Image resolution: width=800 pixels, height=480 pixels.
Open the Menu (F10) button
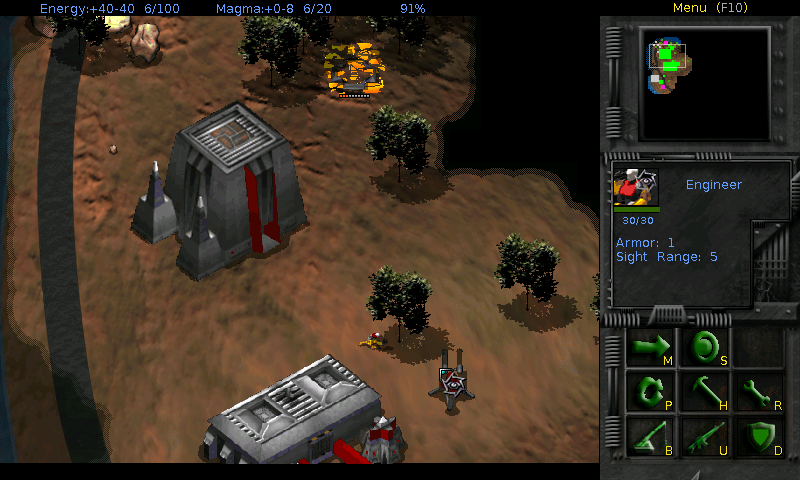[710, 8]
